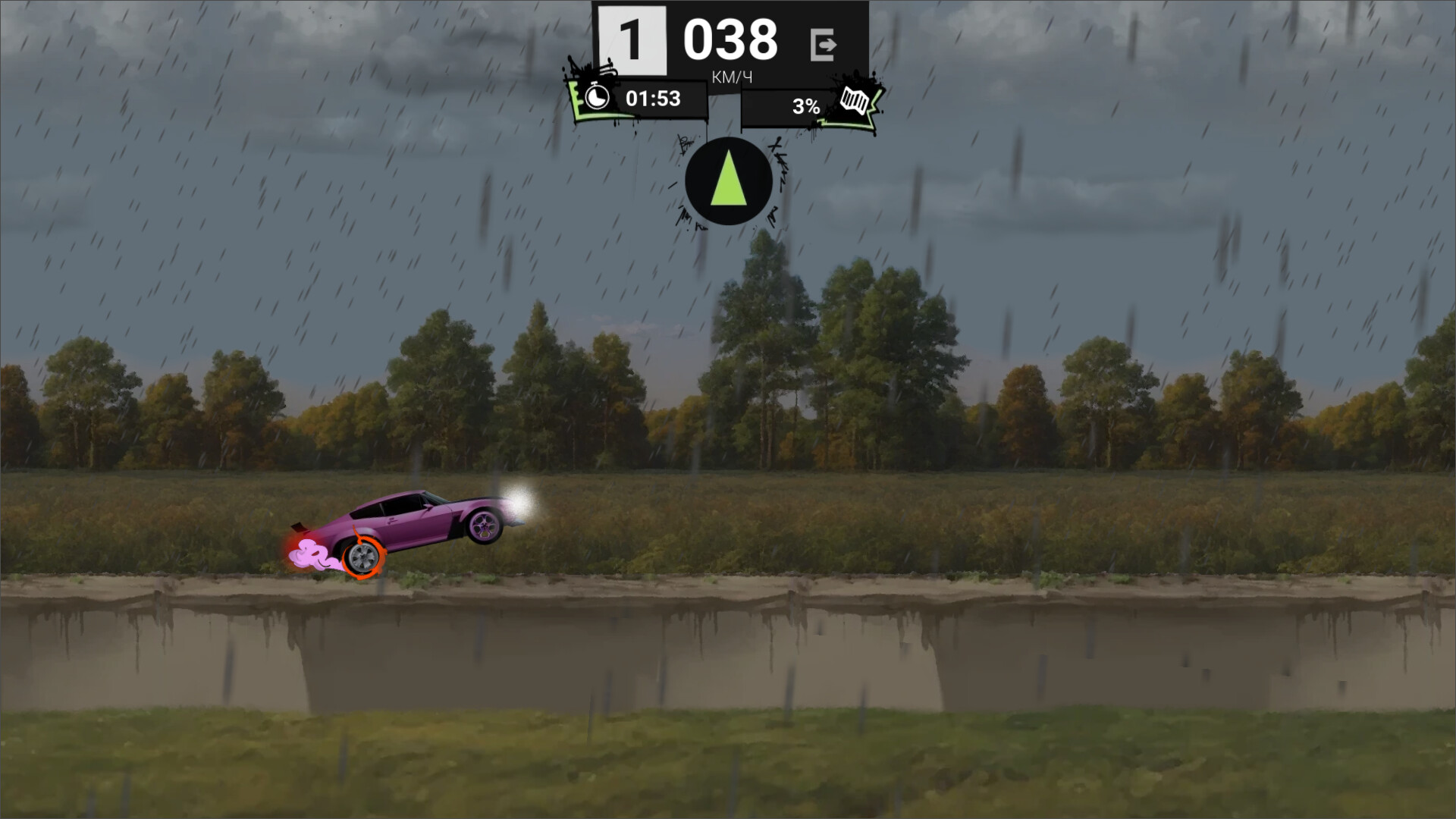The height and width of the screenshot is (819, 1456).
Task: Click the orange wheel marker on the car
Action: [362, 559]
